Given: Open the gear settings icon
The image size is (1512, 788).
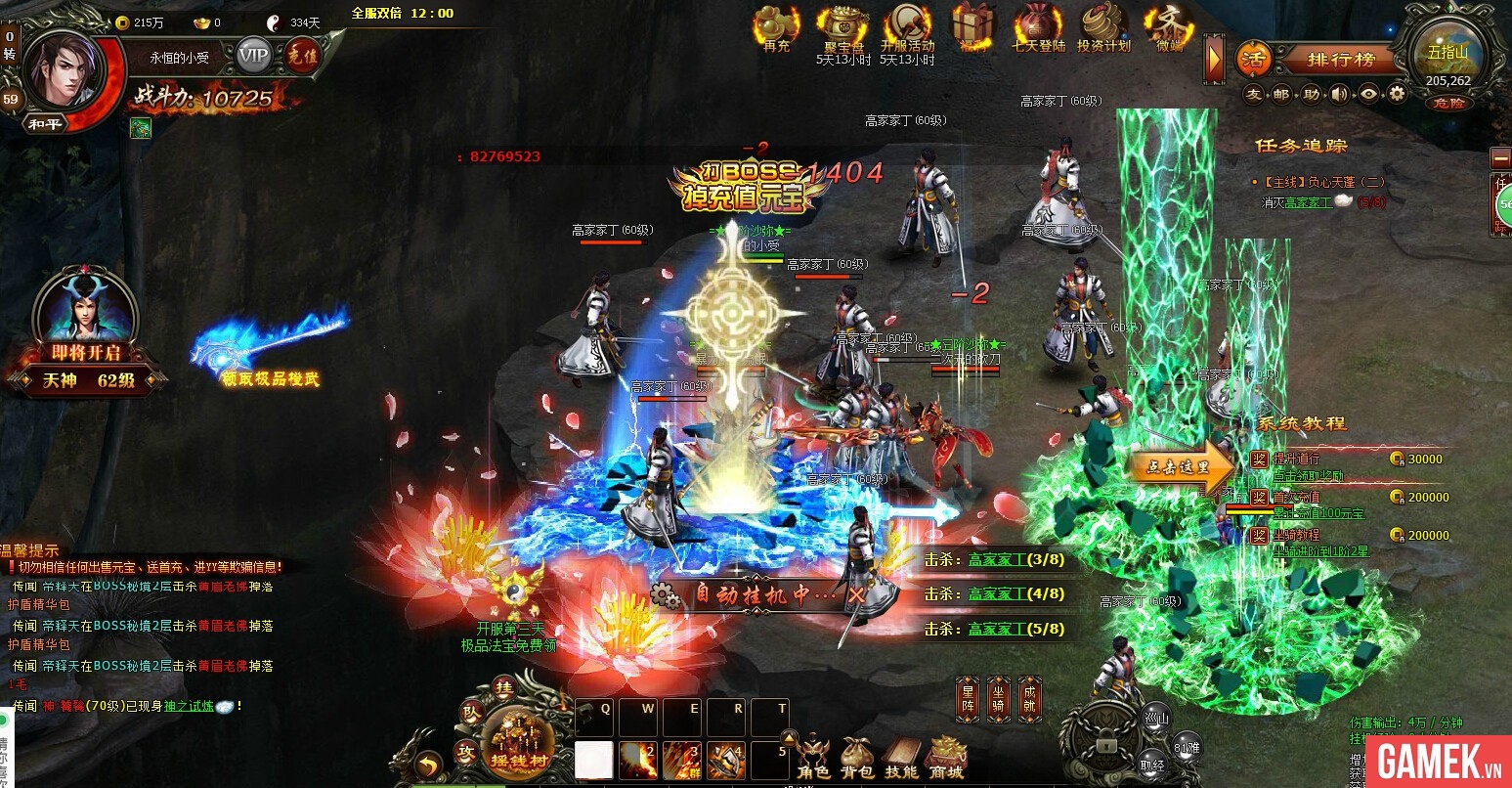Looking at the screenshot, I should coord(1397,94).
